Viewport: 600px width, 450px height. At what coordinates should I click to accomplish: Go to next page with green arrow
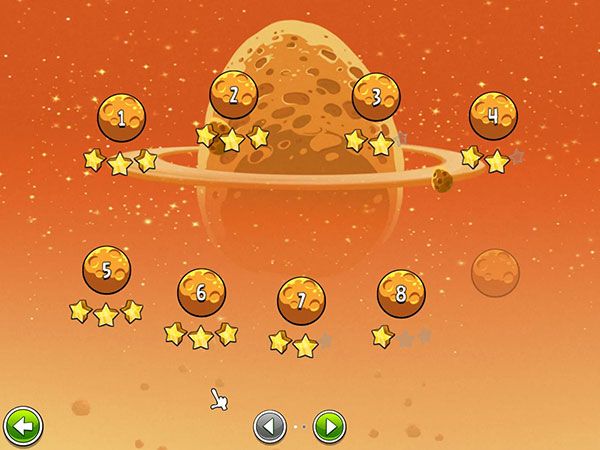[x=329, y=427]
